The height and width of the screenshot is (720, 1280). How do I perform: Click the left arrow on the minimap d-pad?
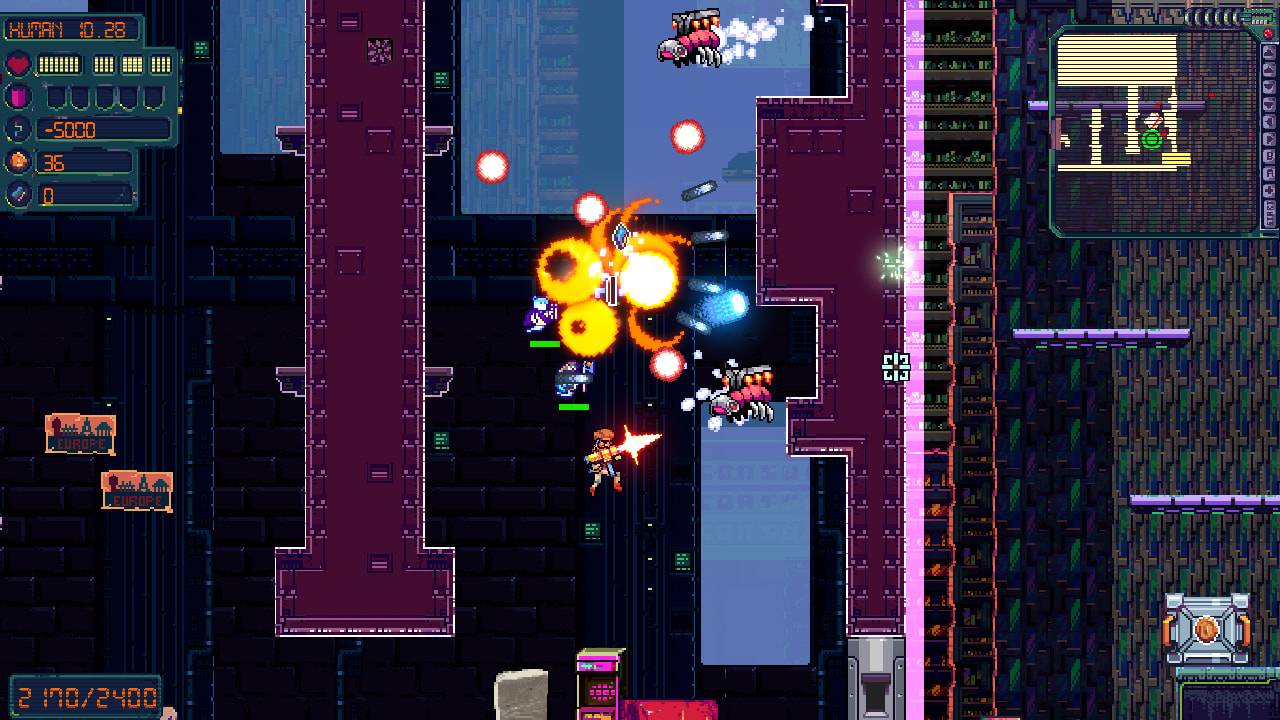(1269, 120)
